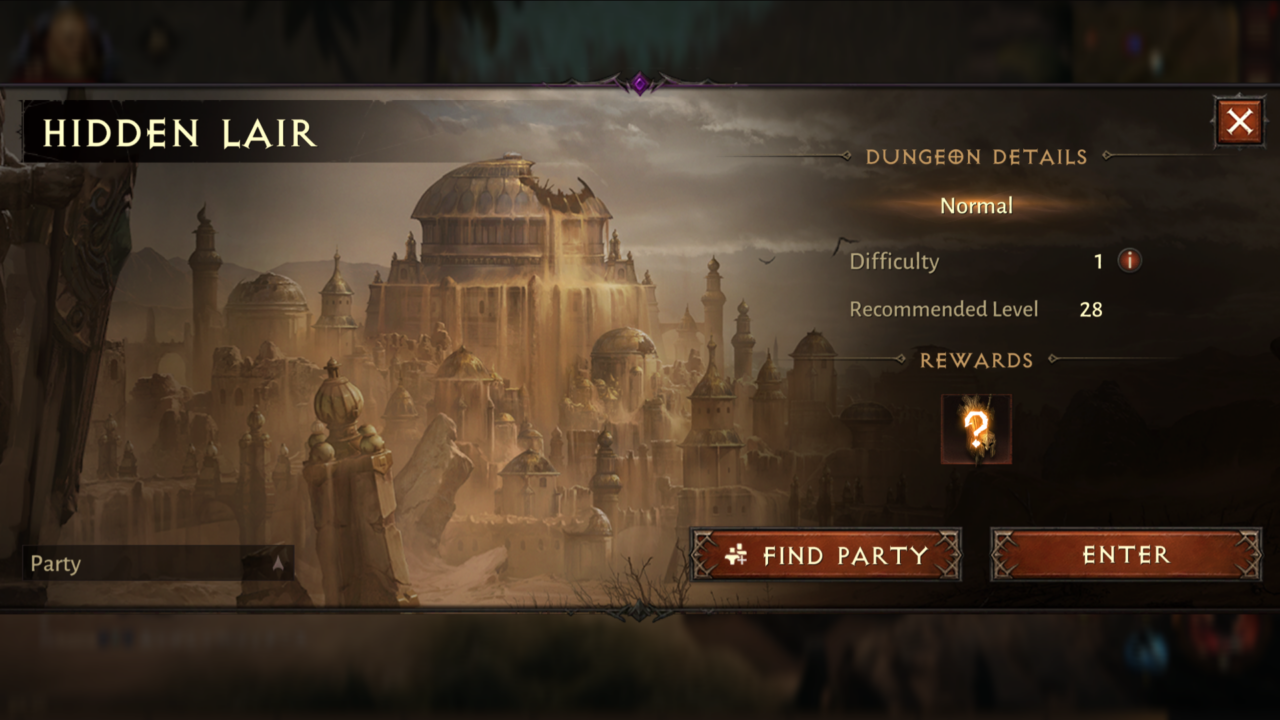
Task: Close the Hidden Lair window
Action: point(1238,120)
